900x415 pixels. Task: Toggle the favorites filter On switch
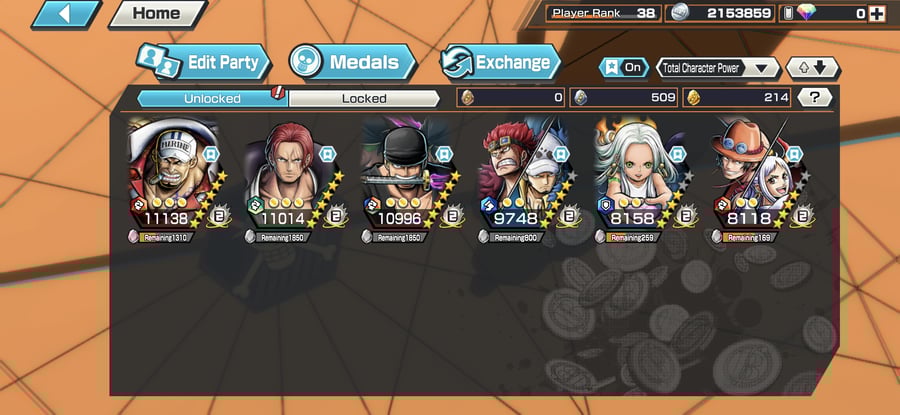tap(624, 68)
